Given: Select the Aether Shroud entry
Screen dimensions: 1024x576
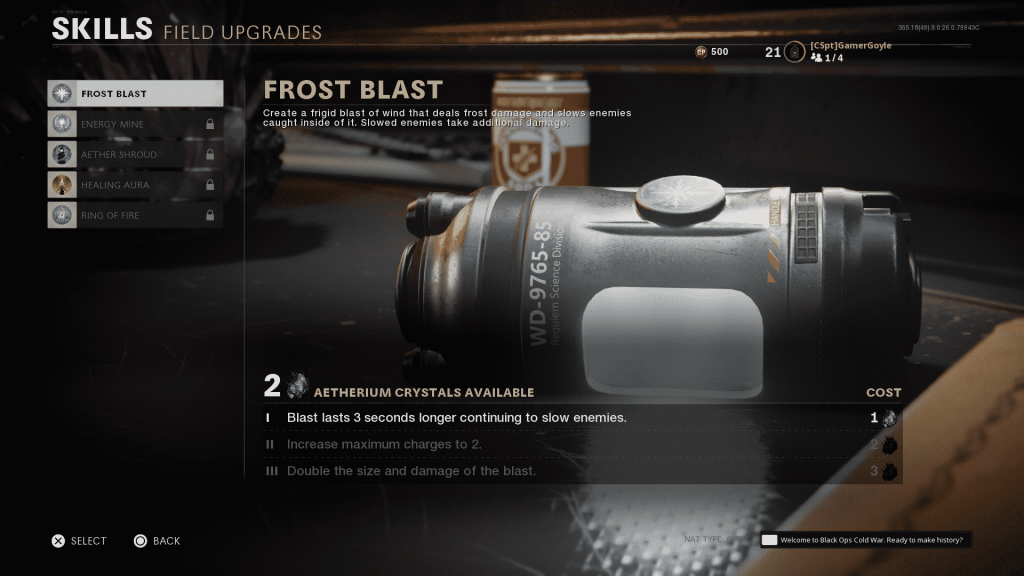Looking at the screenshot, I should (135, 155).
